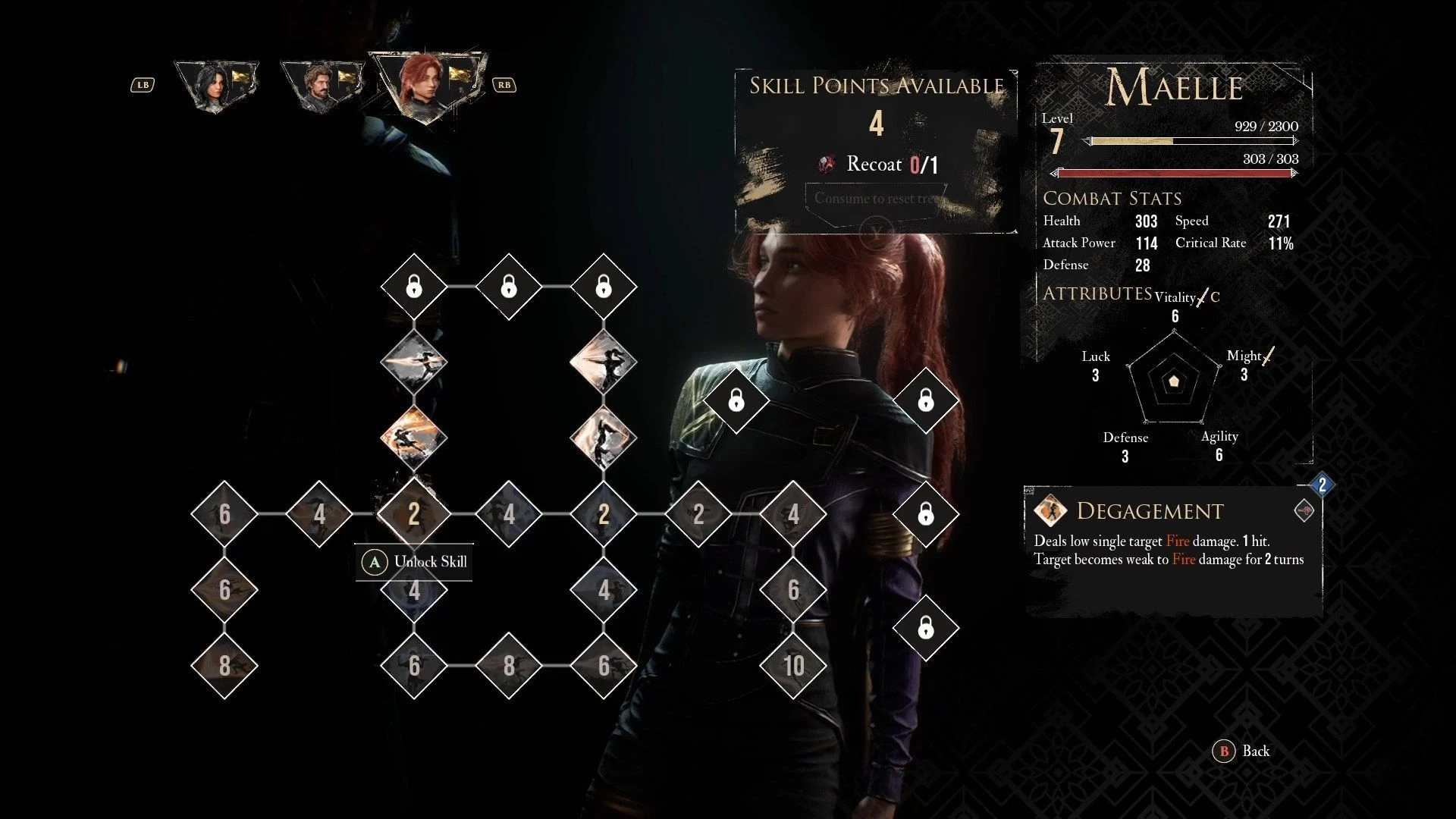Viewport: 1456px width, 819px height.
Task: Select the highlighted Degagement skill node
Action: point(414,514)
